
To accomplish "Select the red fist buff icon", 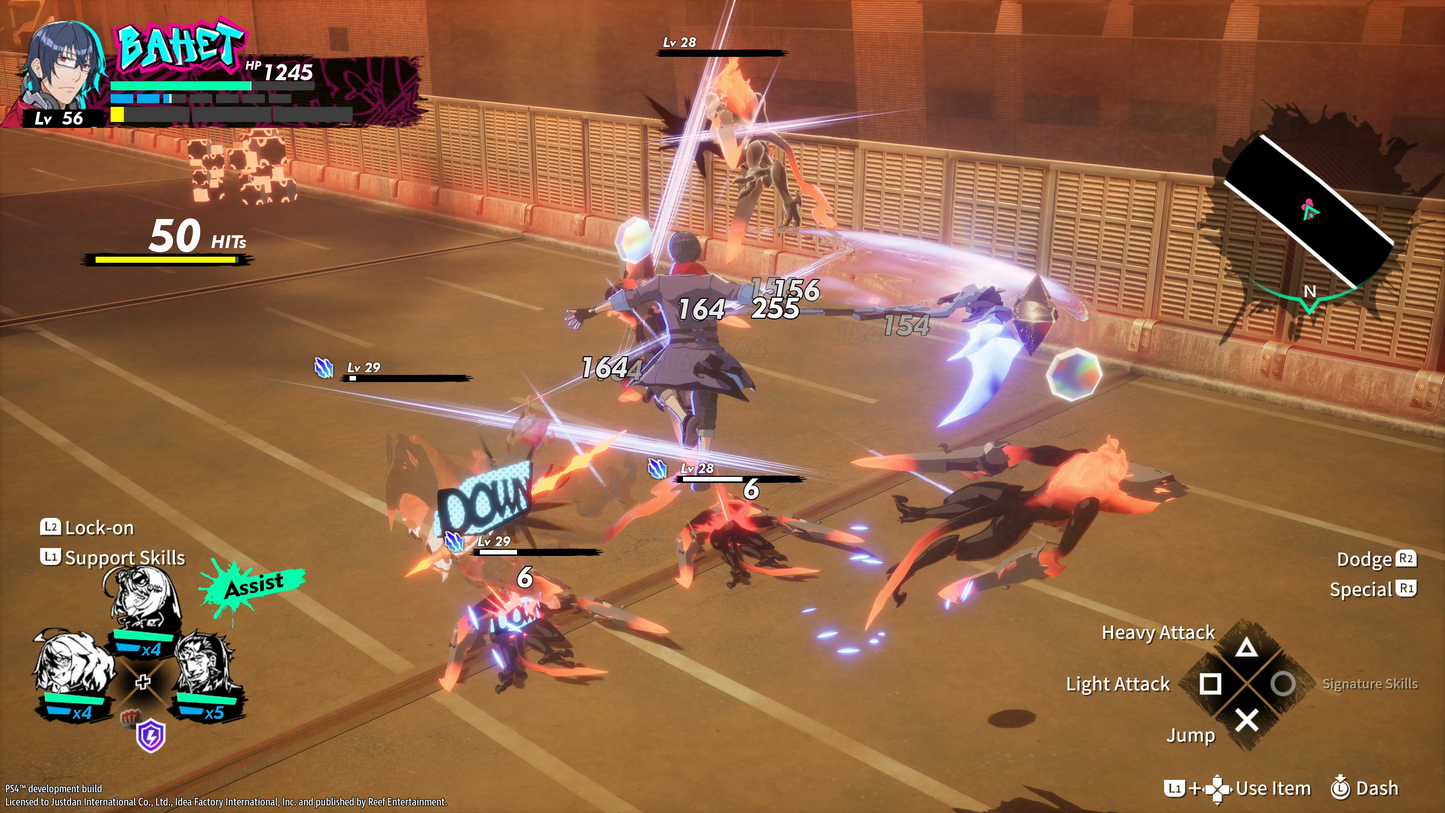I will (x=129, y=718).
